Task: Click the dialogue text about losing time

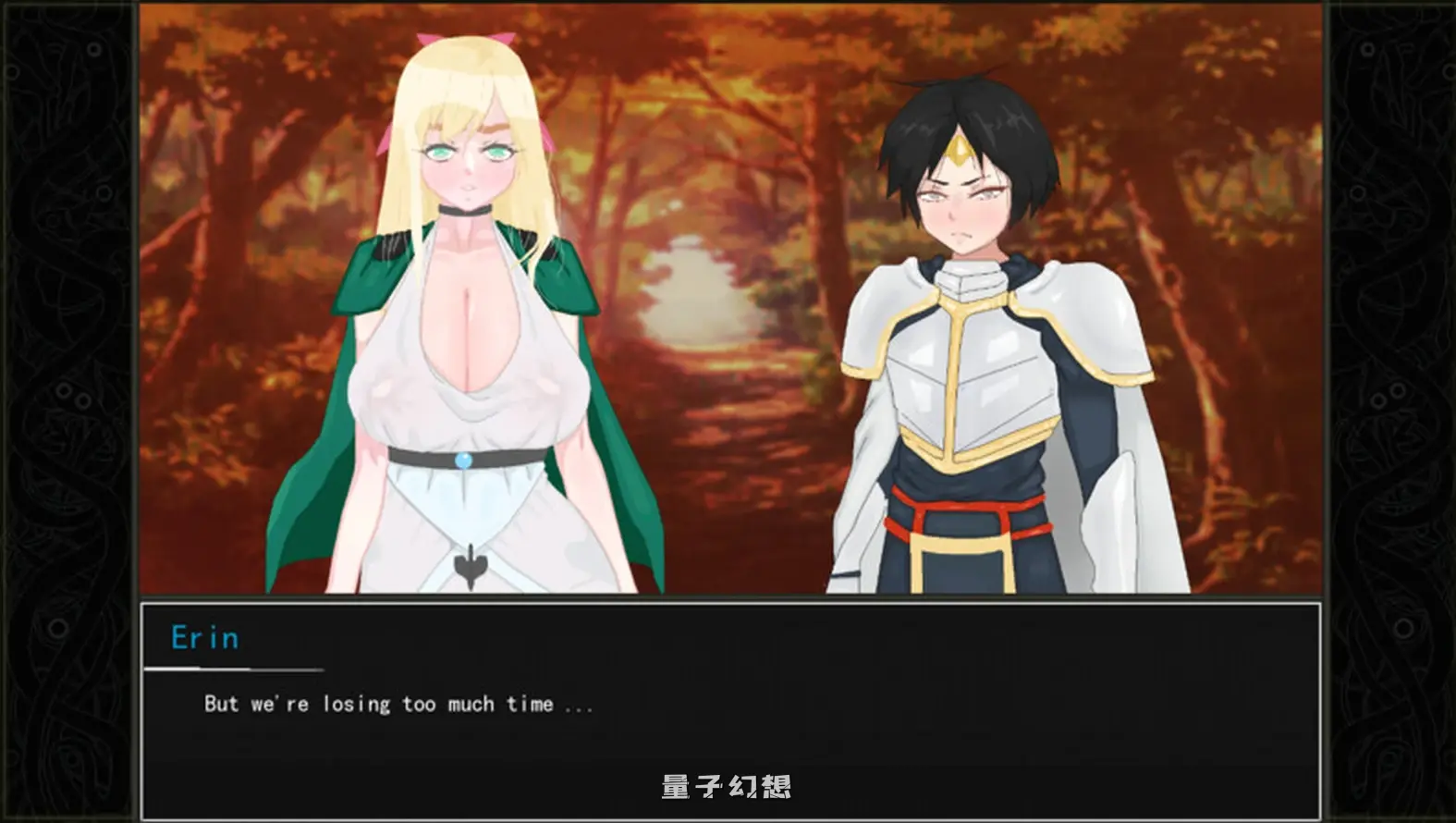Action: tap(398, 703)
